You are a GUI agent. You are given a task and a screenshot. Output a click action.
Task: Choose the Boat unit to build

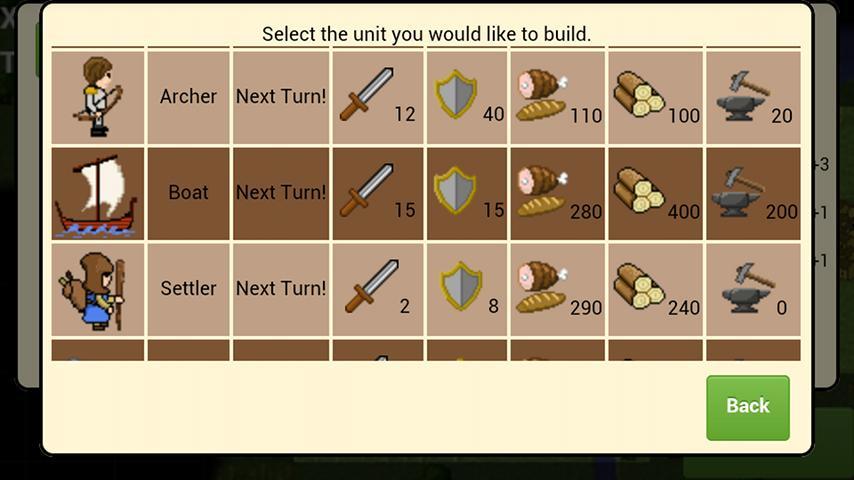pyautogui.click(x=188, y=192)
